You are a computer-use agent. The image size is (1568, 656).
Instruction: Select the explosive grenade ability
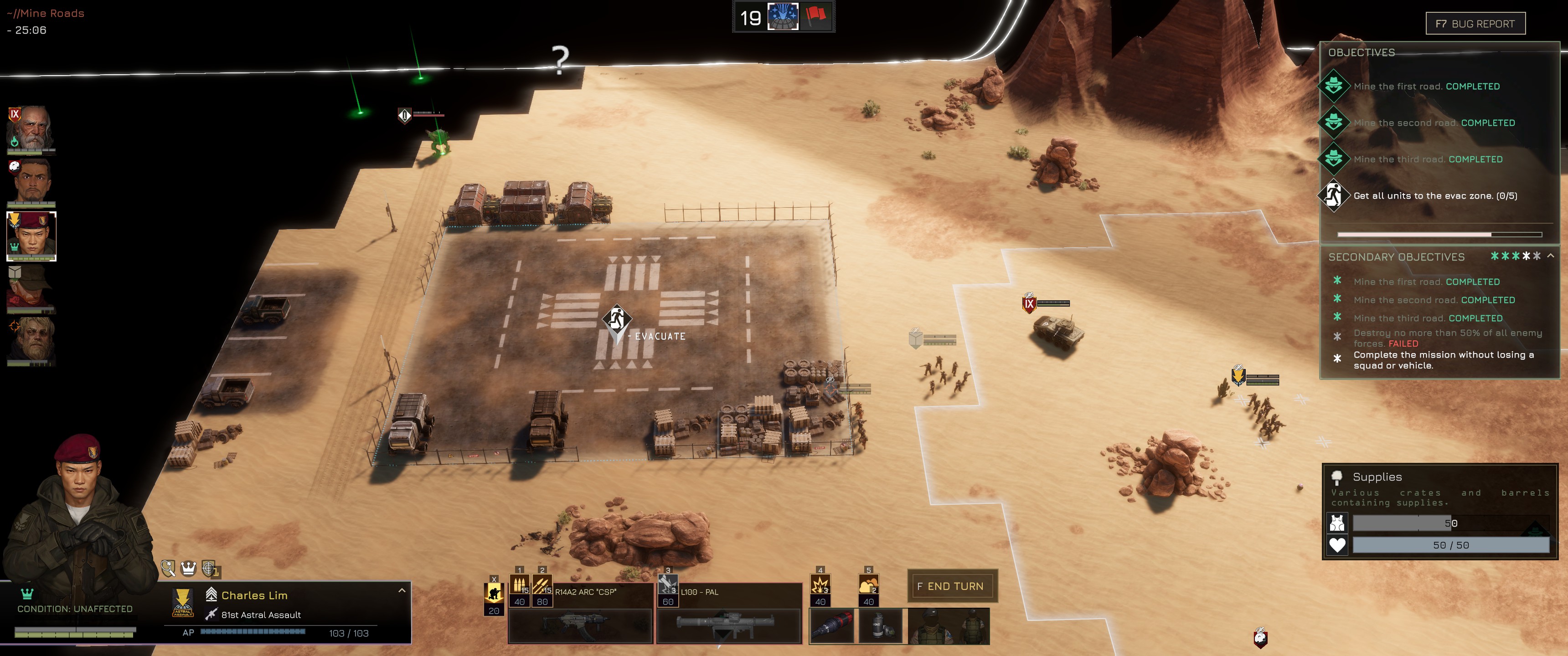(820, 585)
